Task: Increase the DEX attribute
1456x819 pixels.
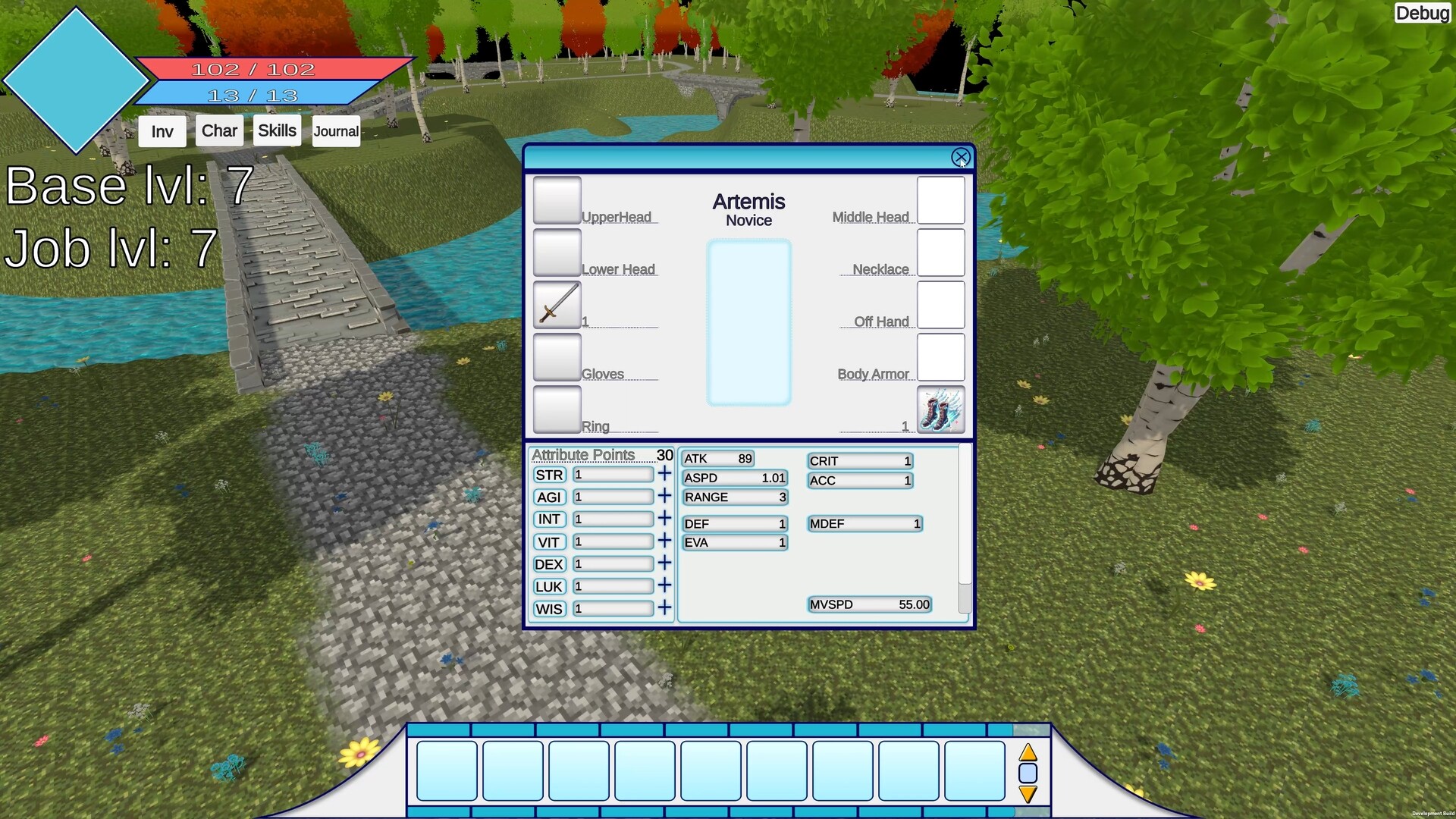Action: pos(664,563)
